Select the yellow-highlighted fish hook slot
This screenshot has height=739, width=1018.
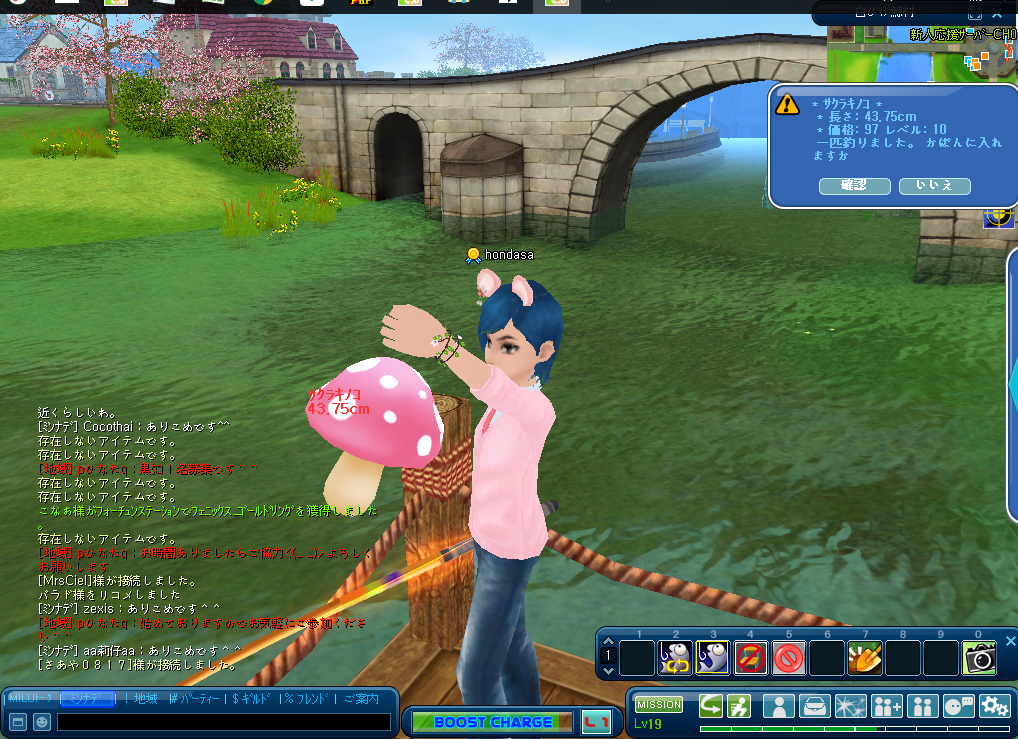(713, 658)
